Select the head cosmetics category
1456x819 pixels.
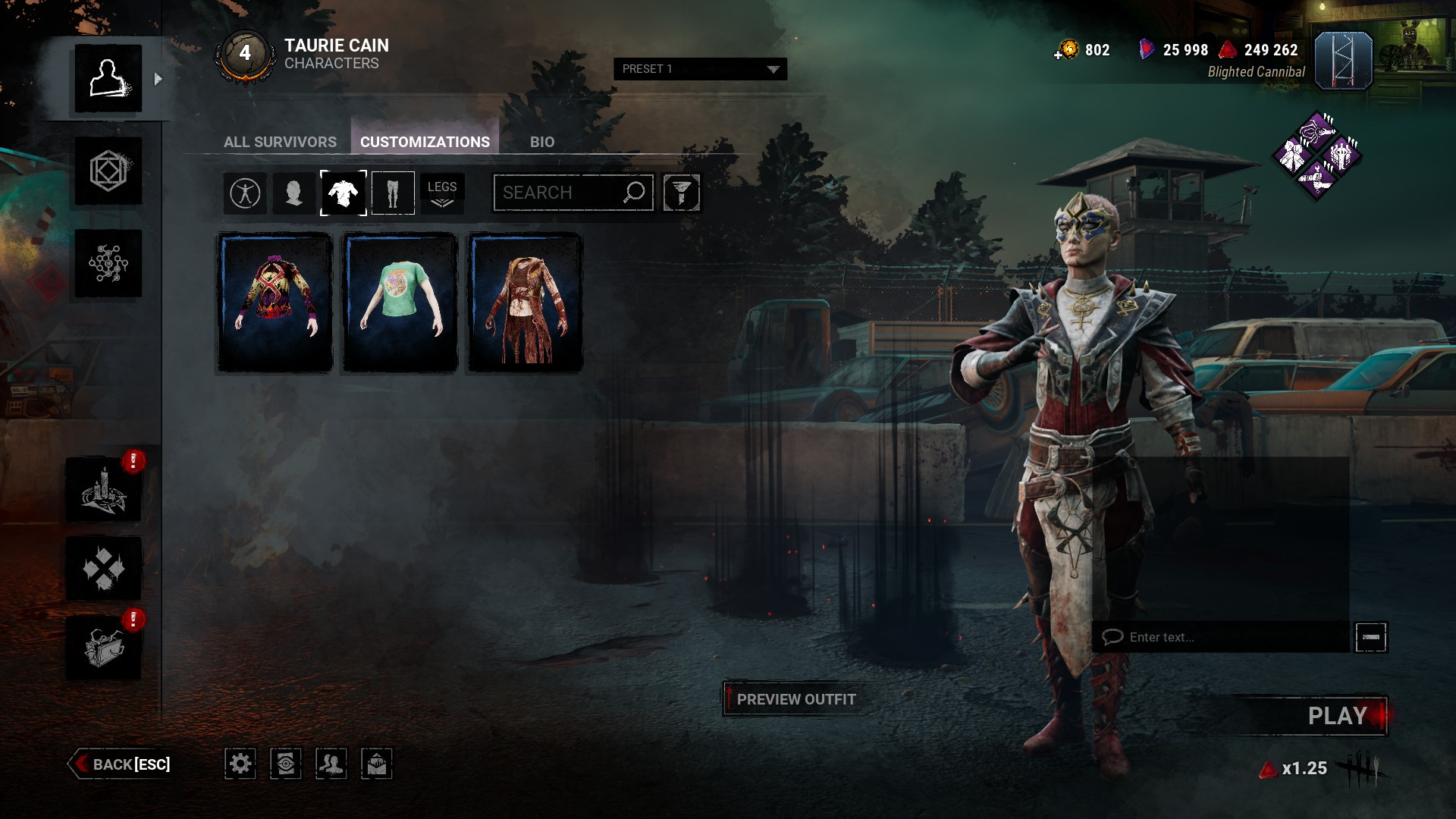point(293,193)
